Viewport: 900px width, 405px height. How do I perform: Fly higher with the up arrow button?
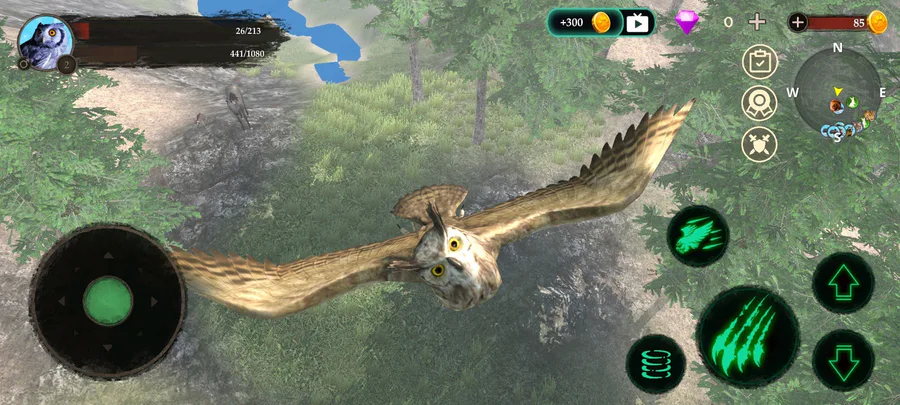click(842, 283)
